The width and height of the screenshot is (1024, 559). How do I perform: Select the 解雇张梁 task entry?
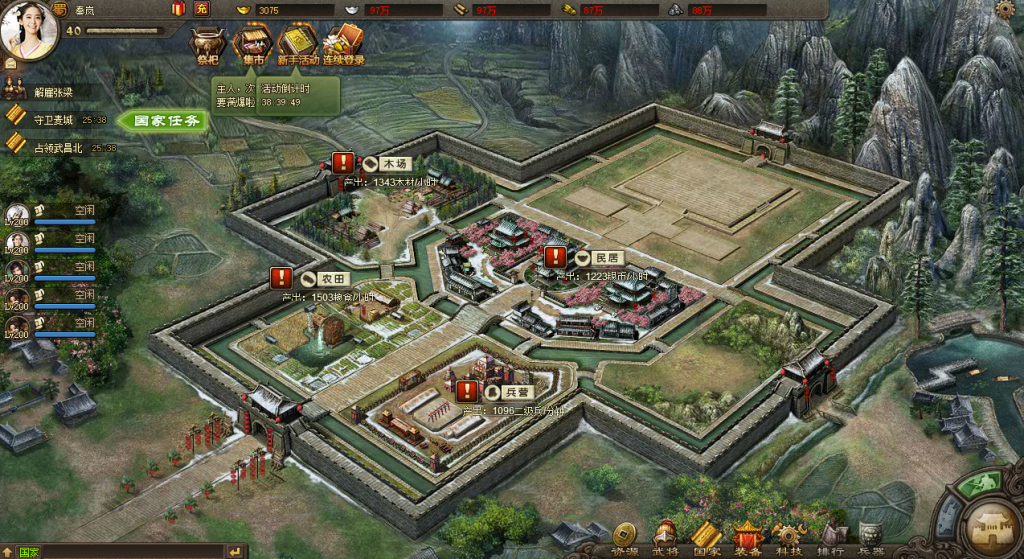point(52,92)
